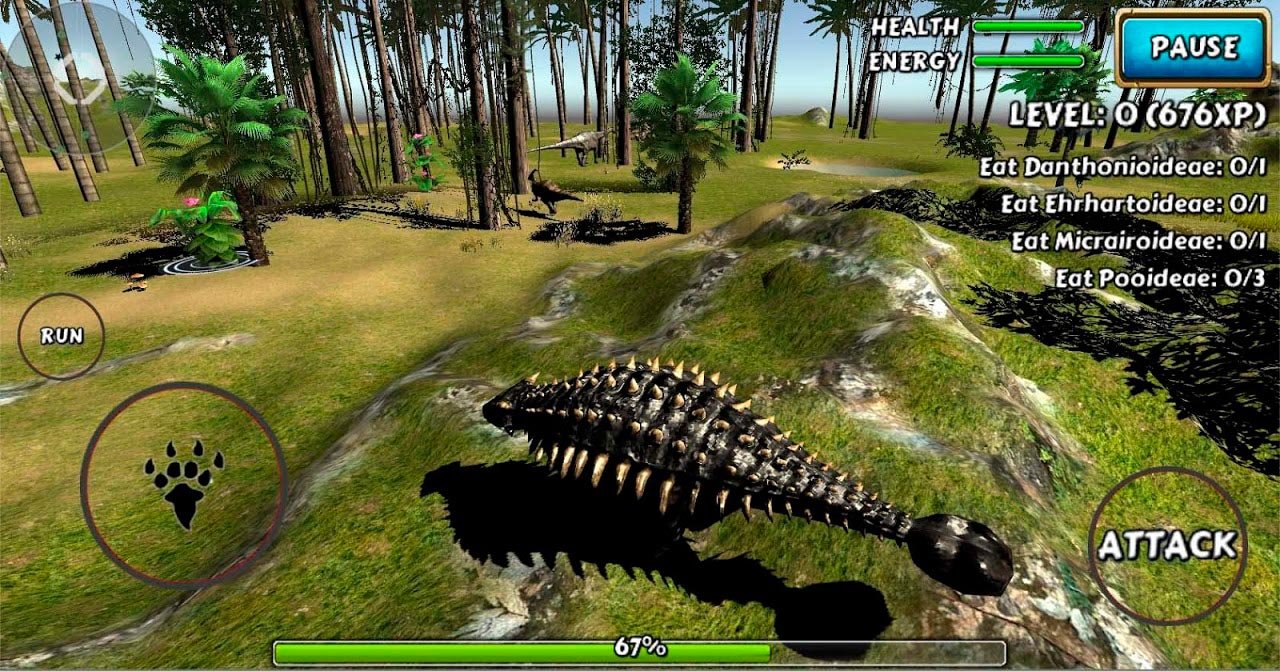Tap the paw print movement pad
The height and width of the screenshot is (671, 1280).
click(x=184, y=484)
